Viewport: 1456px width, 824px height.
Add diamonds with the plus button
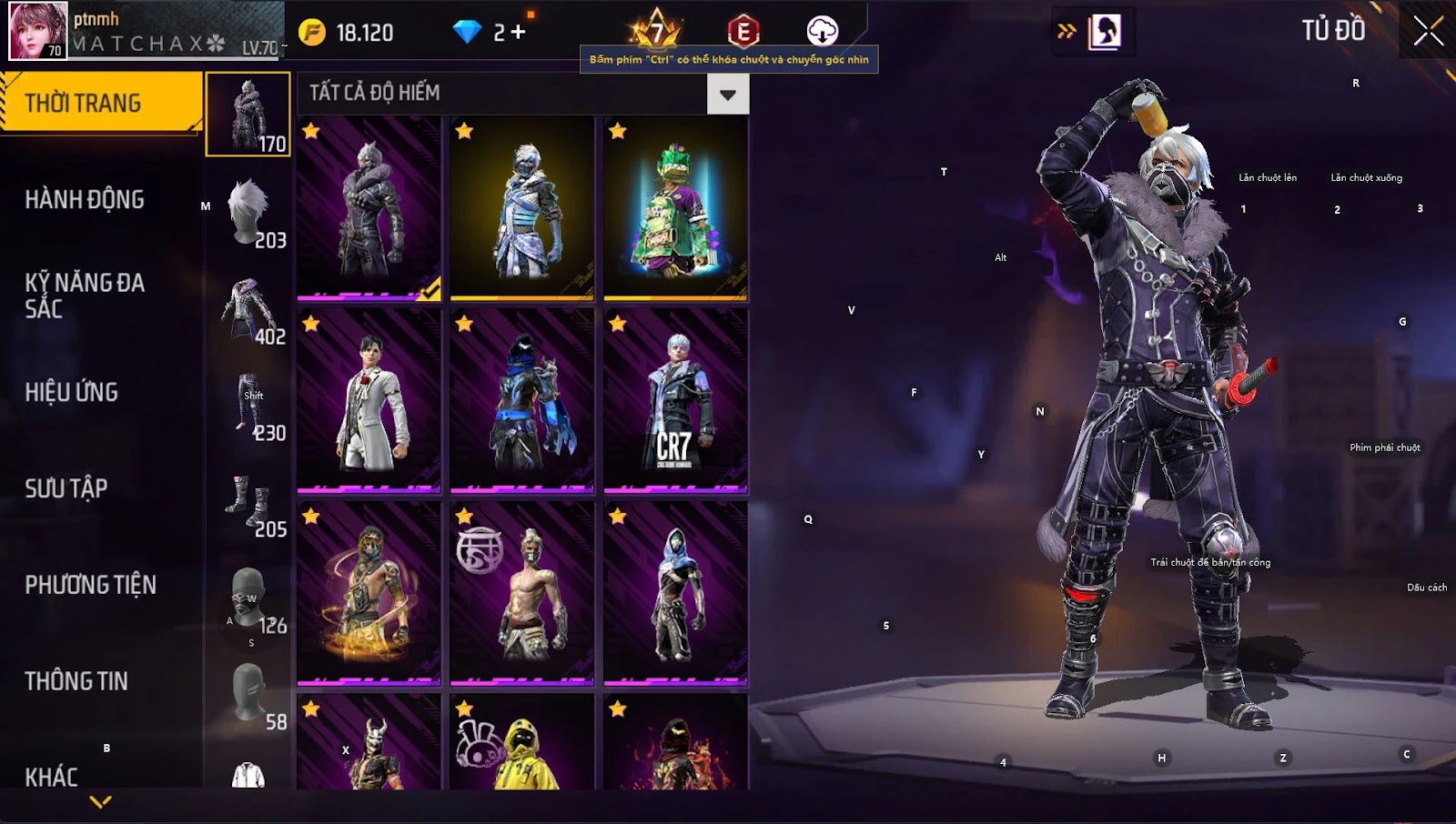point(518,33)
